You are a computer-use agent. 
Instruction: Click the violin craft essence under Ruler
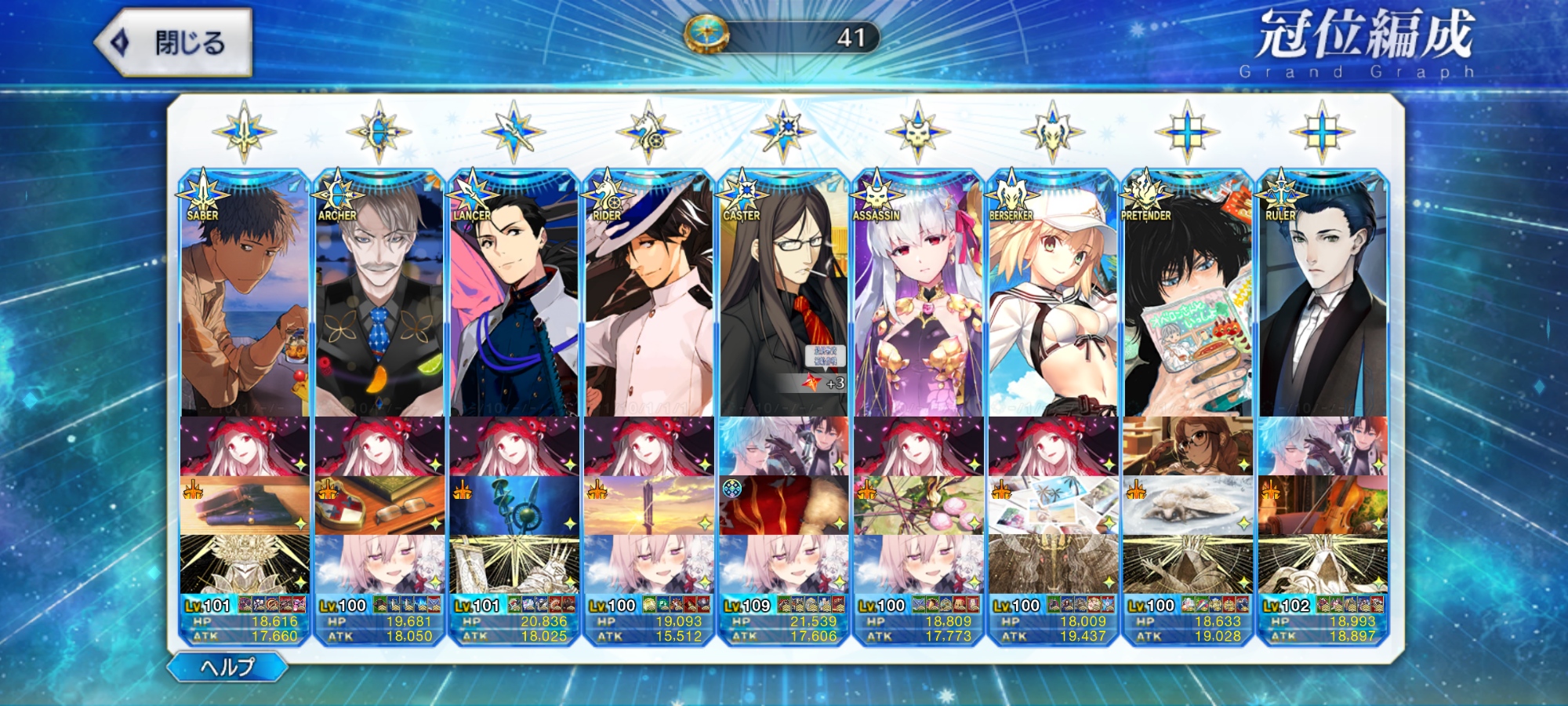point(1323,505)
